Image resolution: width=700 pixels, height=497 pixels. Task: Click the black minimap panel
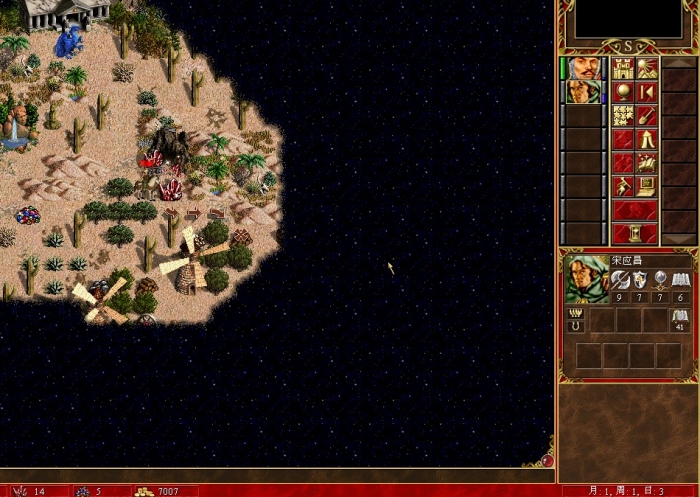pos(629,20)
